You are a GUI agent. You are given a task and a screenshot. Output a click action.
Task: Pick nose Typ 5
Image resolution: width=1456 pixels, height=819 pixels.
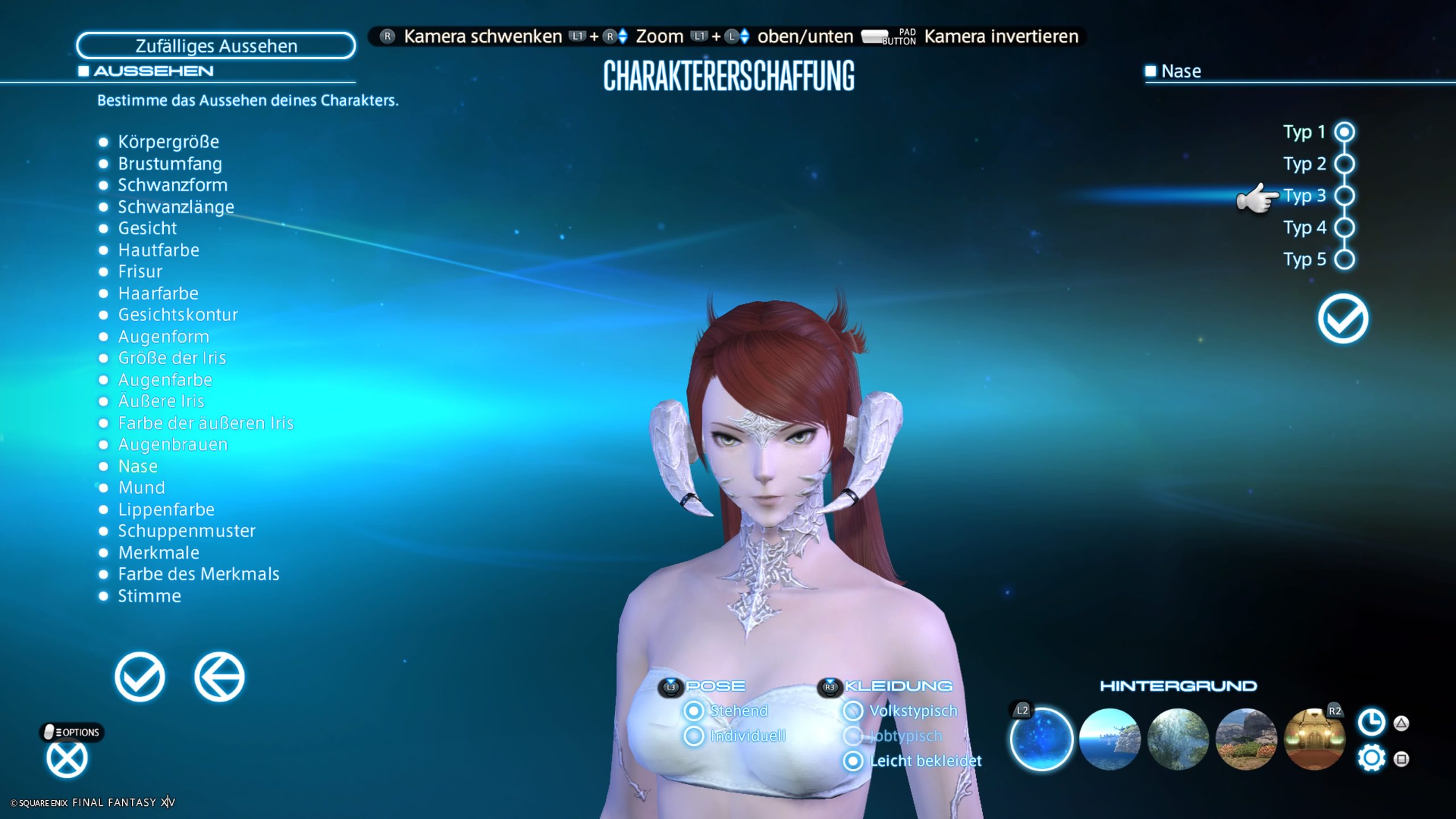[1345, 259]
